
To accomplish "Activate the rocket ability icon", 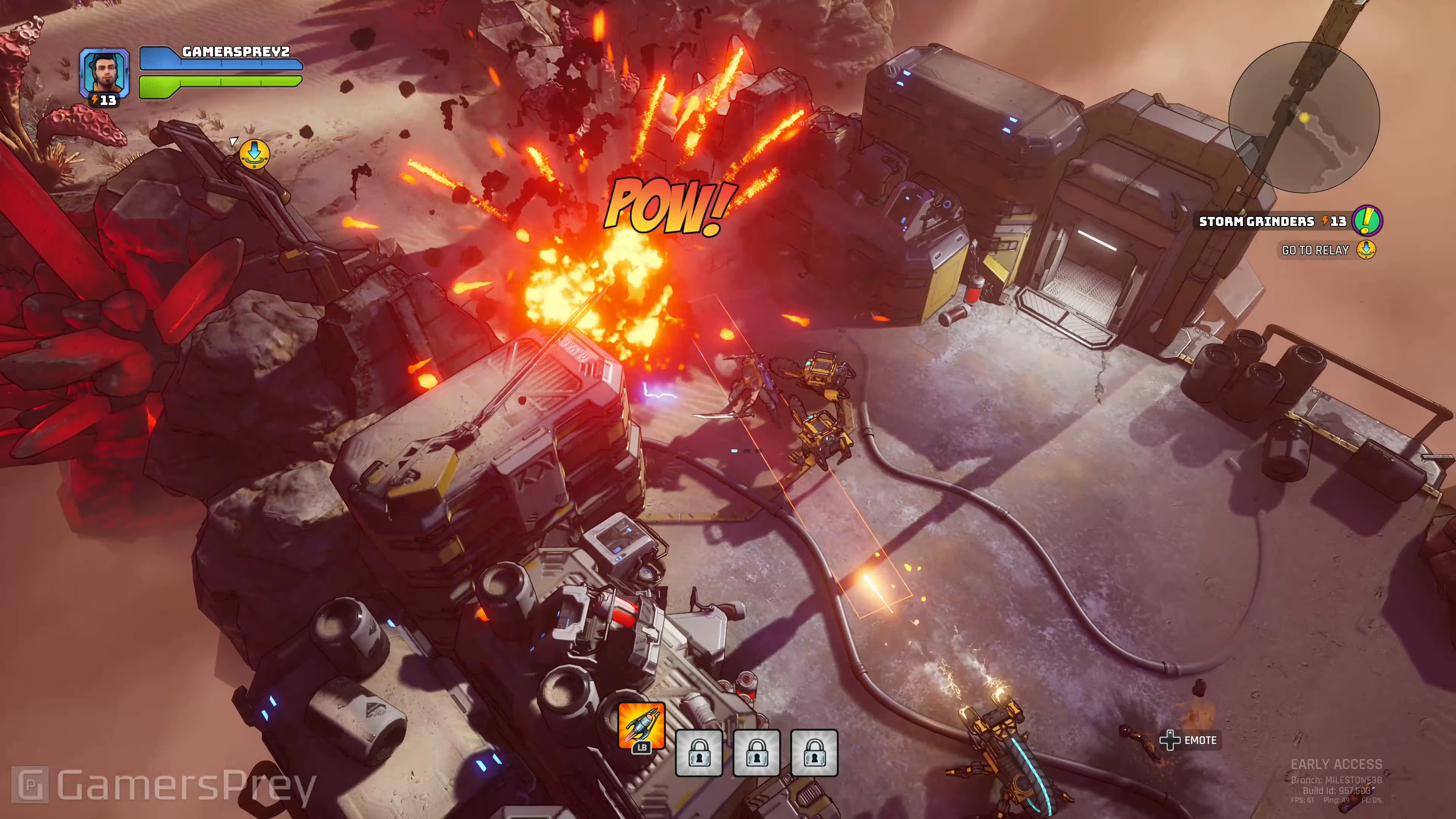I will (x=642, y=725).
